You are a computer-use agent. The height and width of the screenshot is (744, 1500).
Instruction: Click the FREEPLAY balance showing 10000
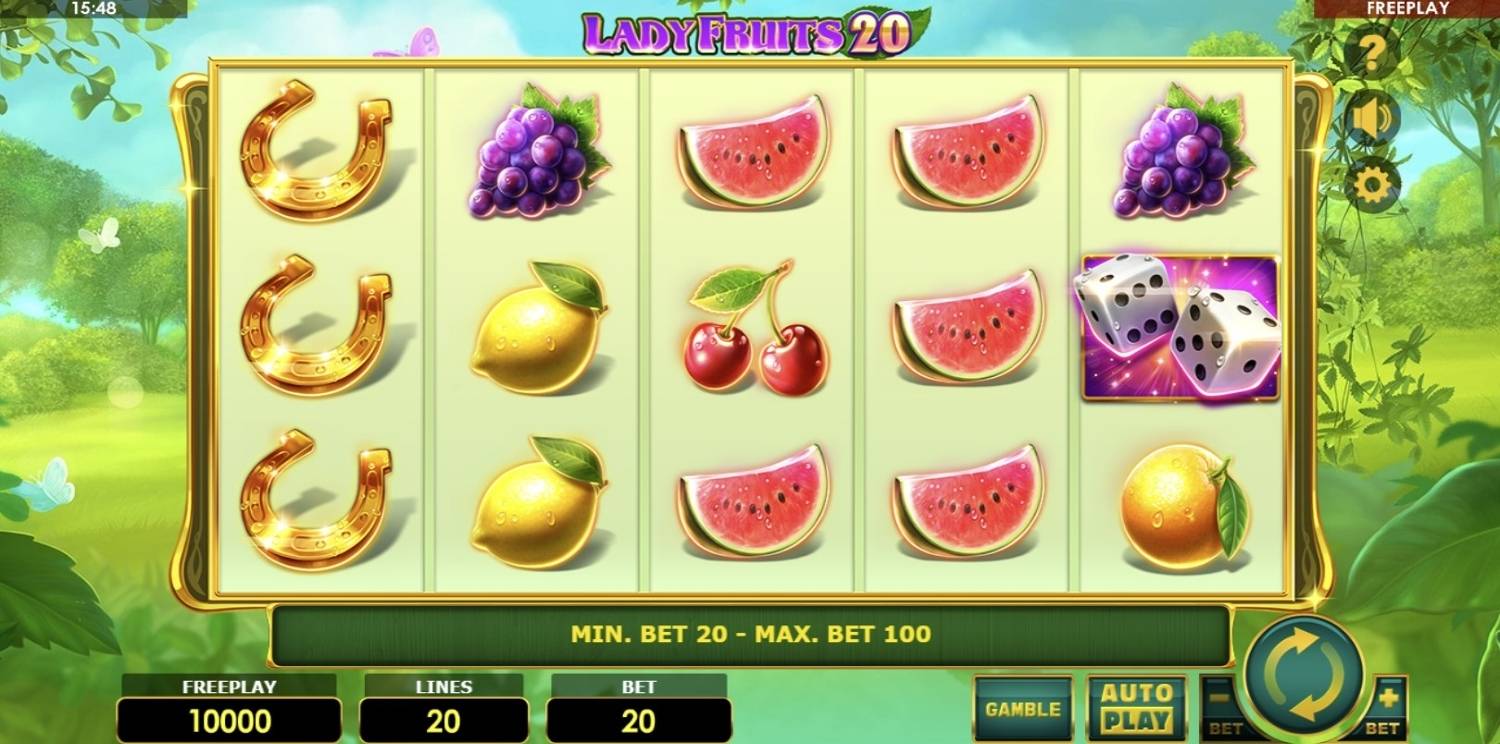pyautogui.click(x=228, y=718)
